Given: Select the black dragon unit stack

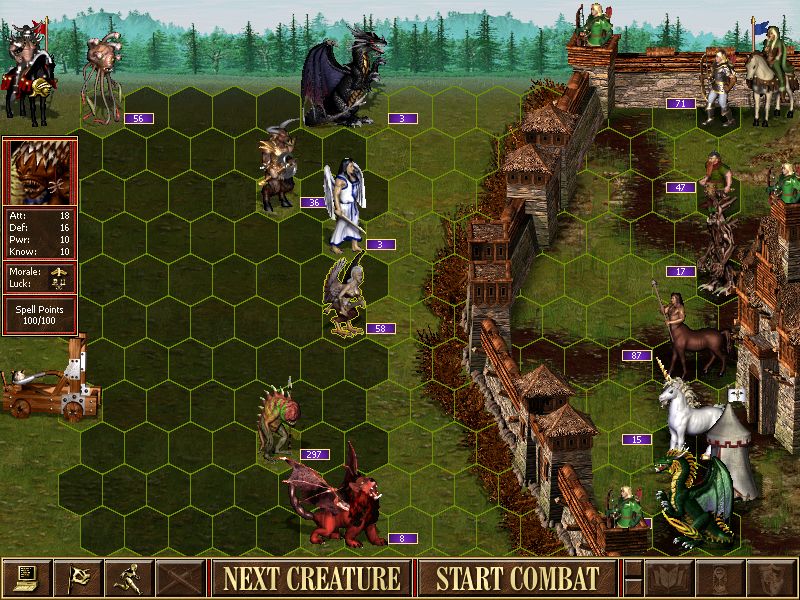Looking at the screenshot, I should coord(342,85).
